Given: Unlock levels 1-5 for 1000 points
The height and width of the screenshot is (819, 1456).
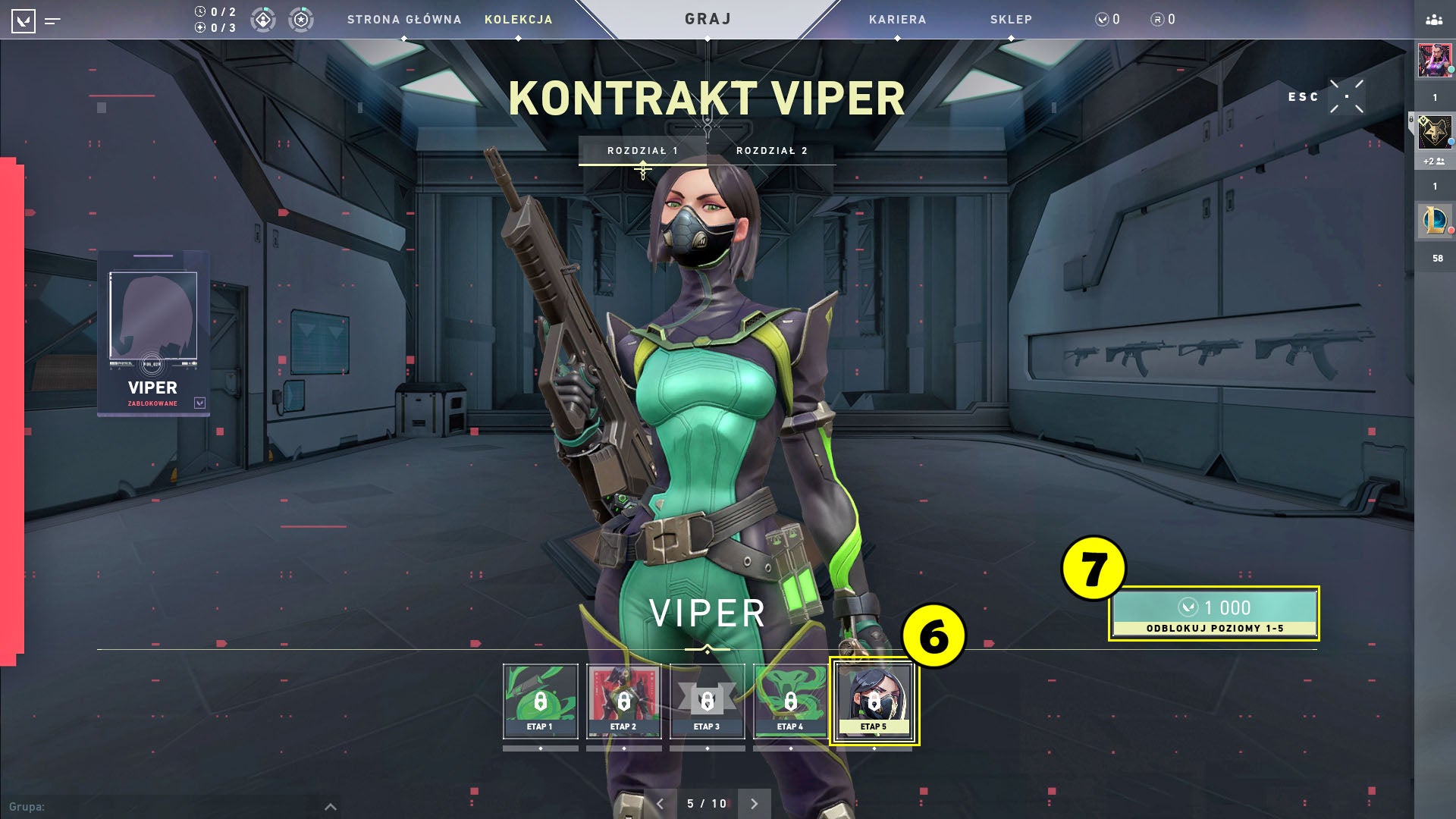Looking at the screenshot, I should [1213, 613].
